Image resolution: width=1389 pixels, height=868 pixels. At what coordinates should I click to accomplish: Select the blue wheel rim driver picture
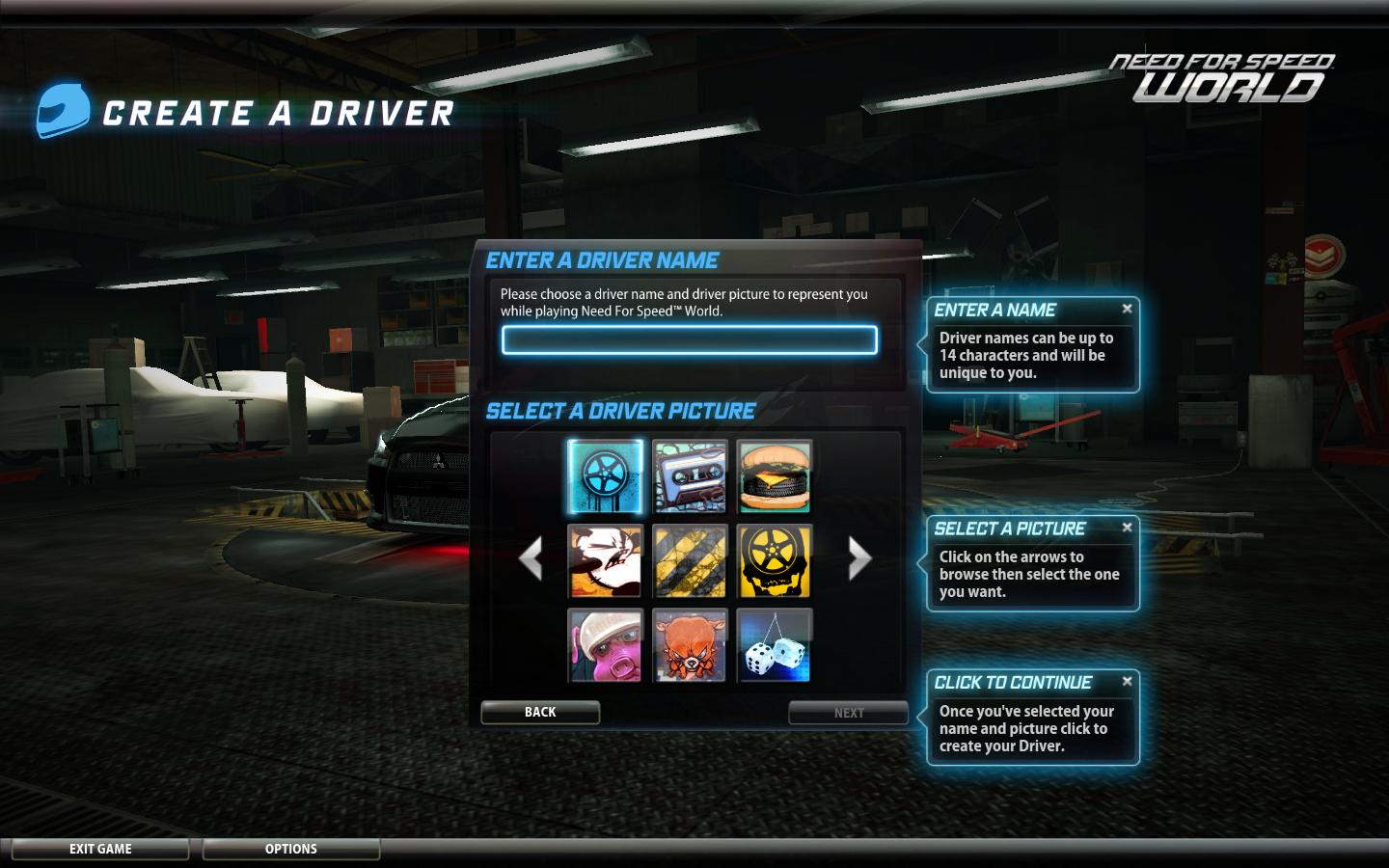pyautogui.click(x=605, y=476)
